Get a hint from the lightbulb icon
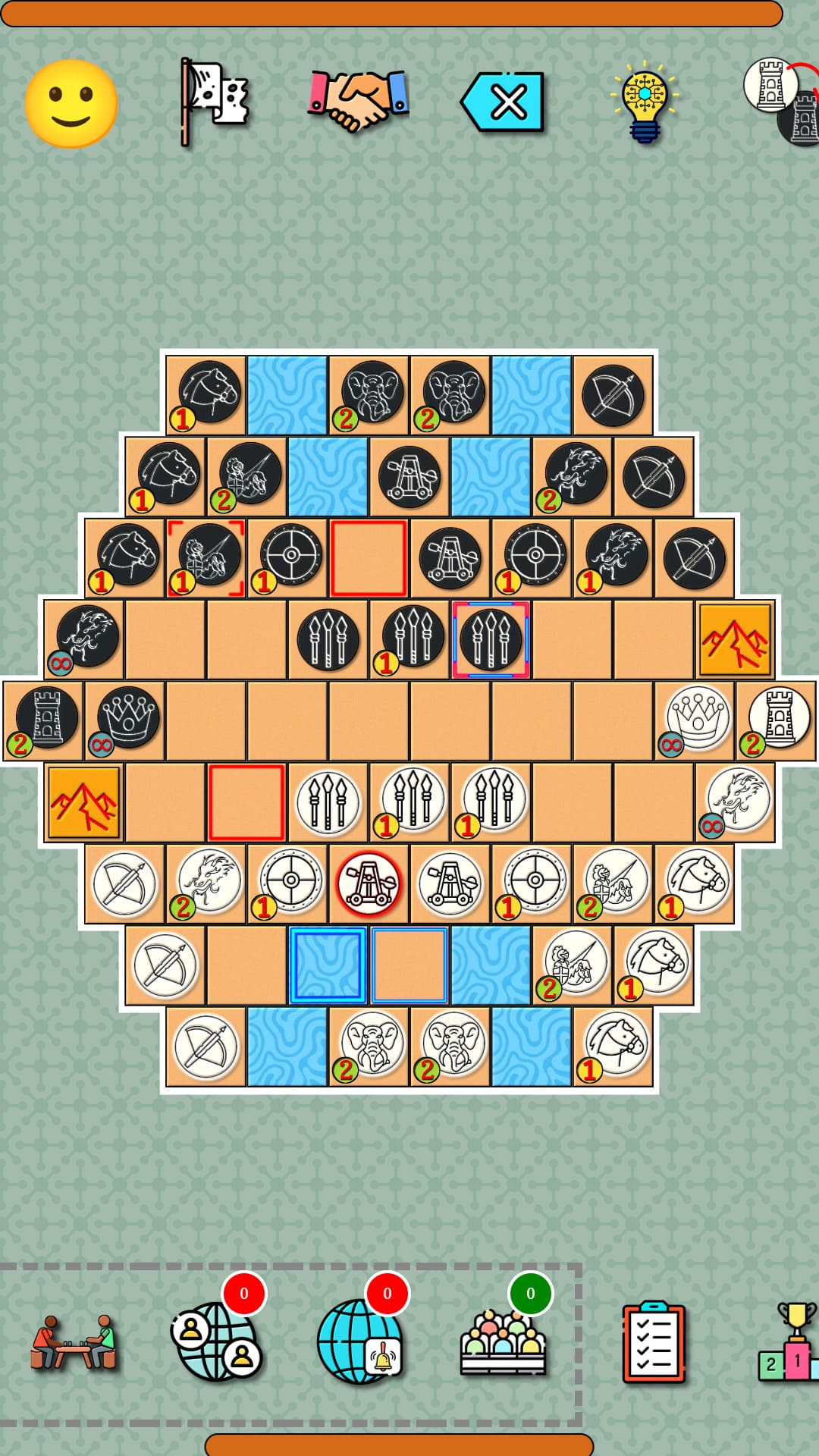This screenshot has height=1456, width=819. [x=645, y=102]
